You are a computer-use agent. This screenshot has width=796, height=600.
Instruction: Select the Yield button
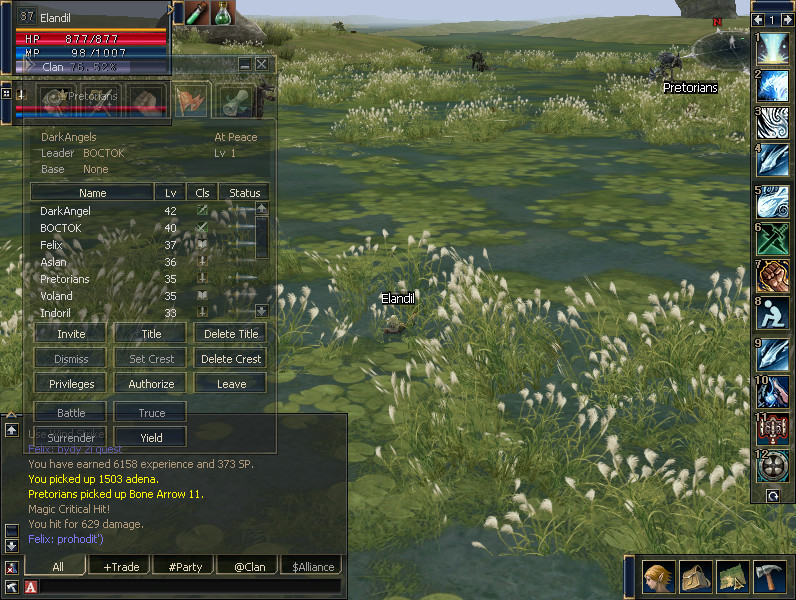(151, 437)
